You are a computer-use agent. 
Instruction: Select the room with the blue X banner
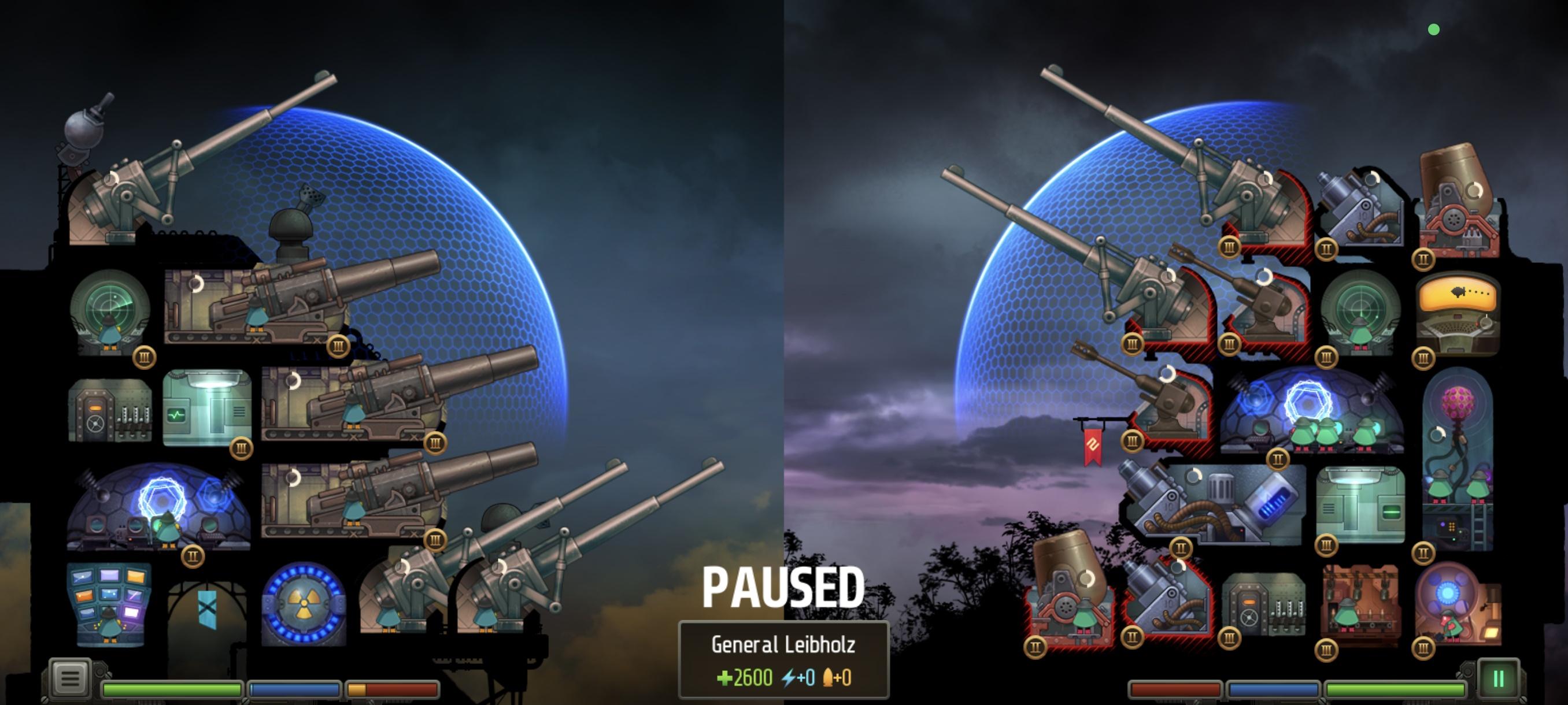tap(207, 610)
